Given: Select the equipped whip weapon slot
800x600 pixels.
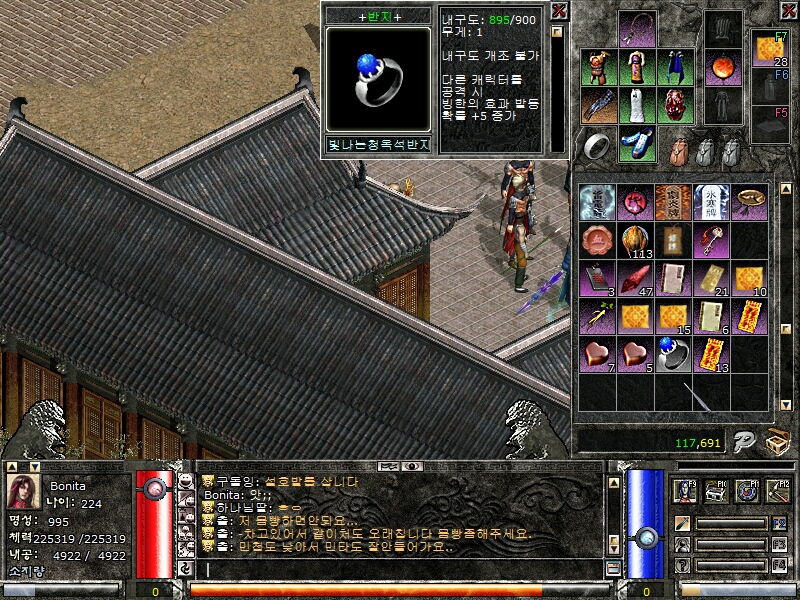Looking at the screenshot, I should point(635,29).
